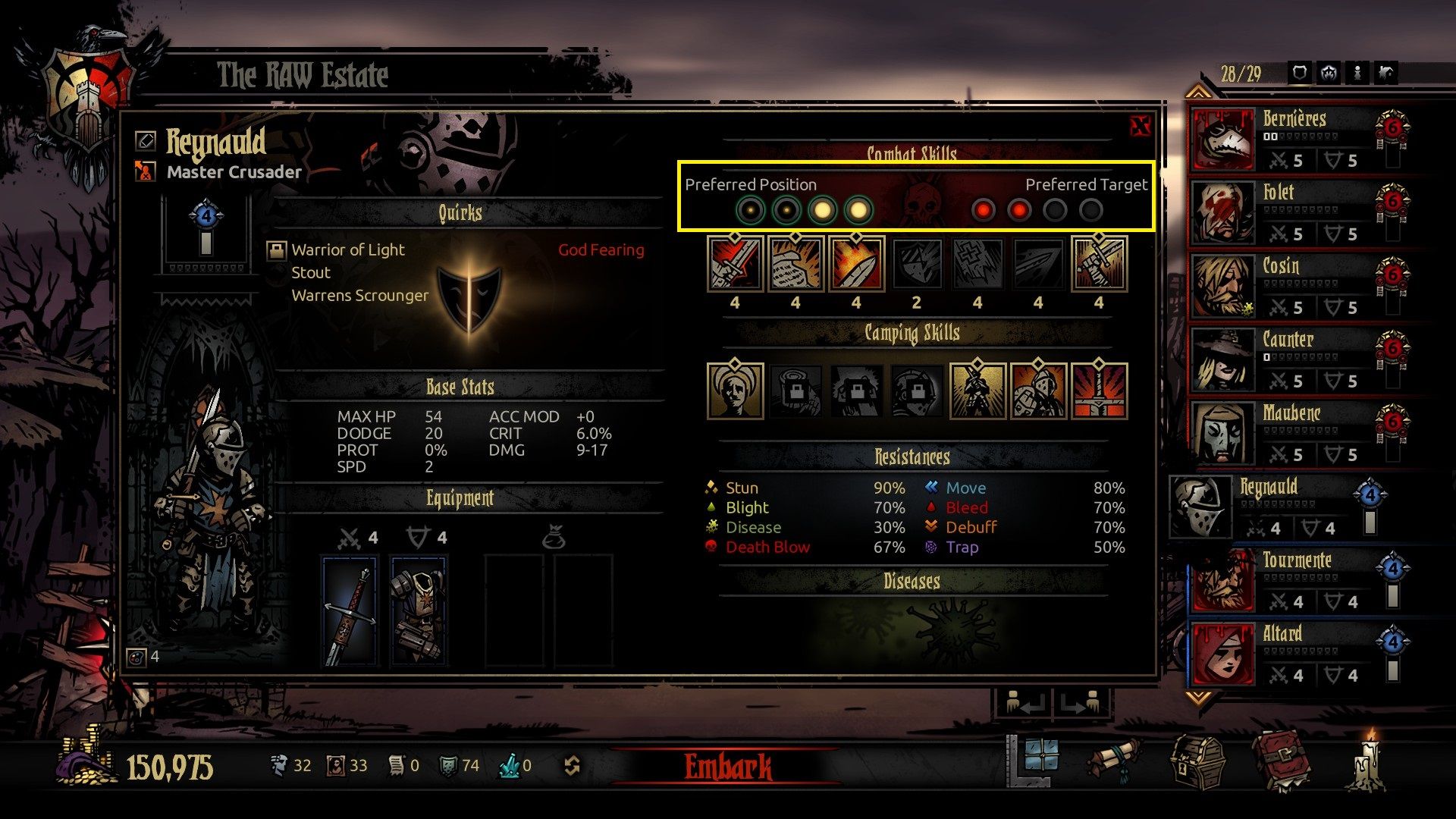Viewport: 1456px width, 819px height.
Task: Click the building upgrades window icon
Action: pyautogui.click(x=1041, y=764)
